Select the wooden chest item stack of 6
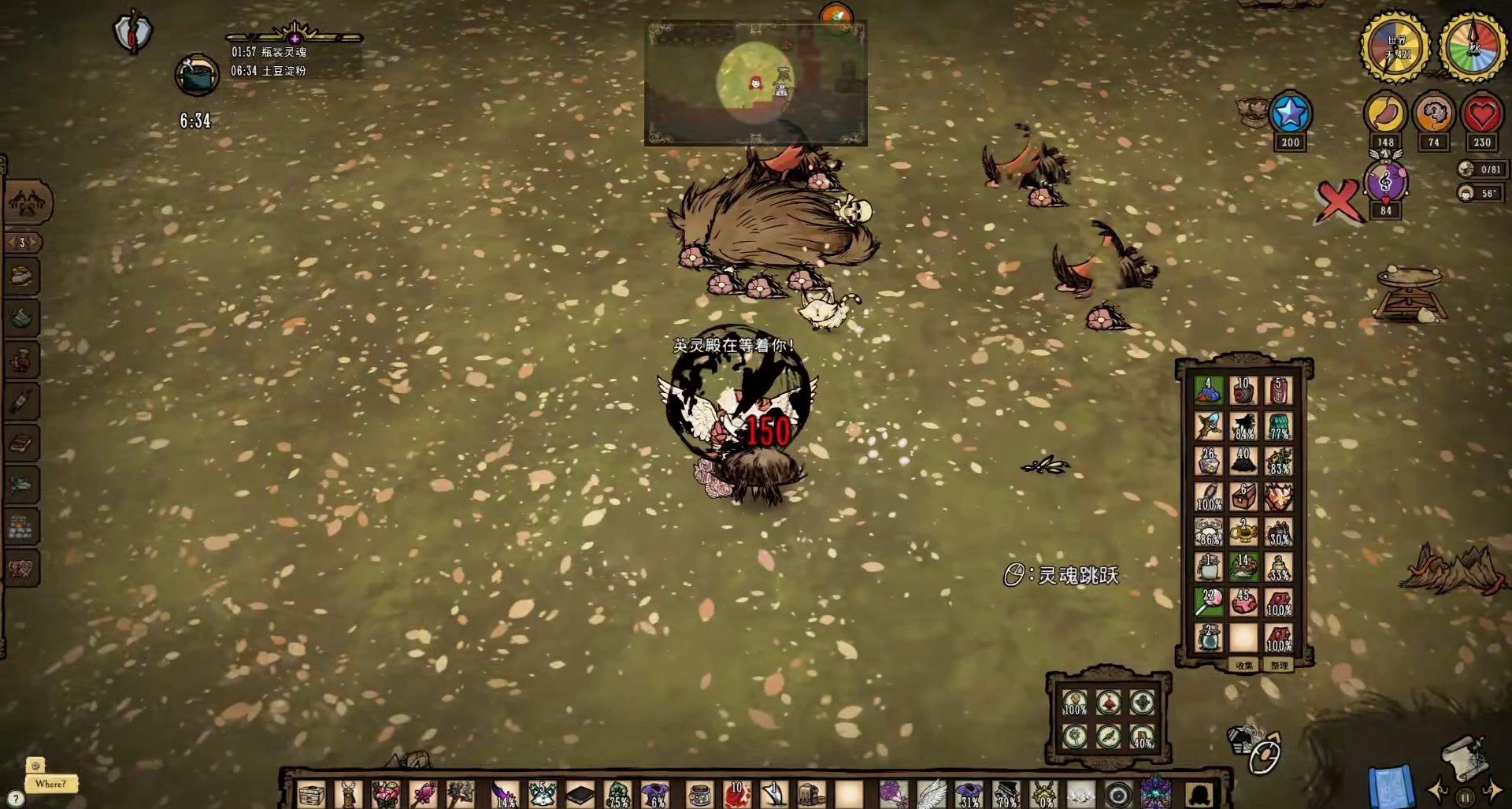 [x=1244, y=496]
